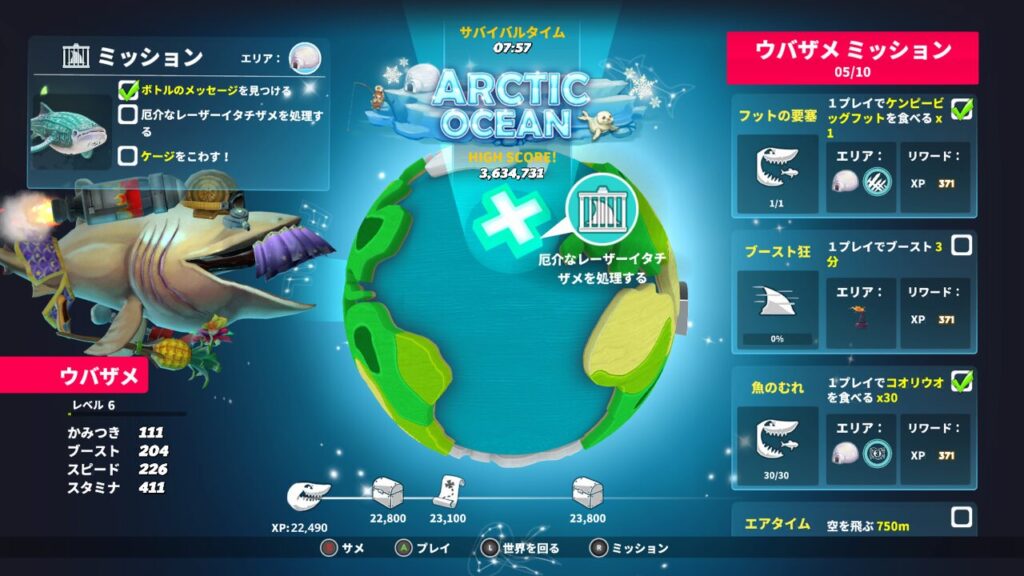The height and width of the screenshot is (576, 1024).
Task: Click the shark XP progress icon
Action: tap(308, 493)
